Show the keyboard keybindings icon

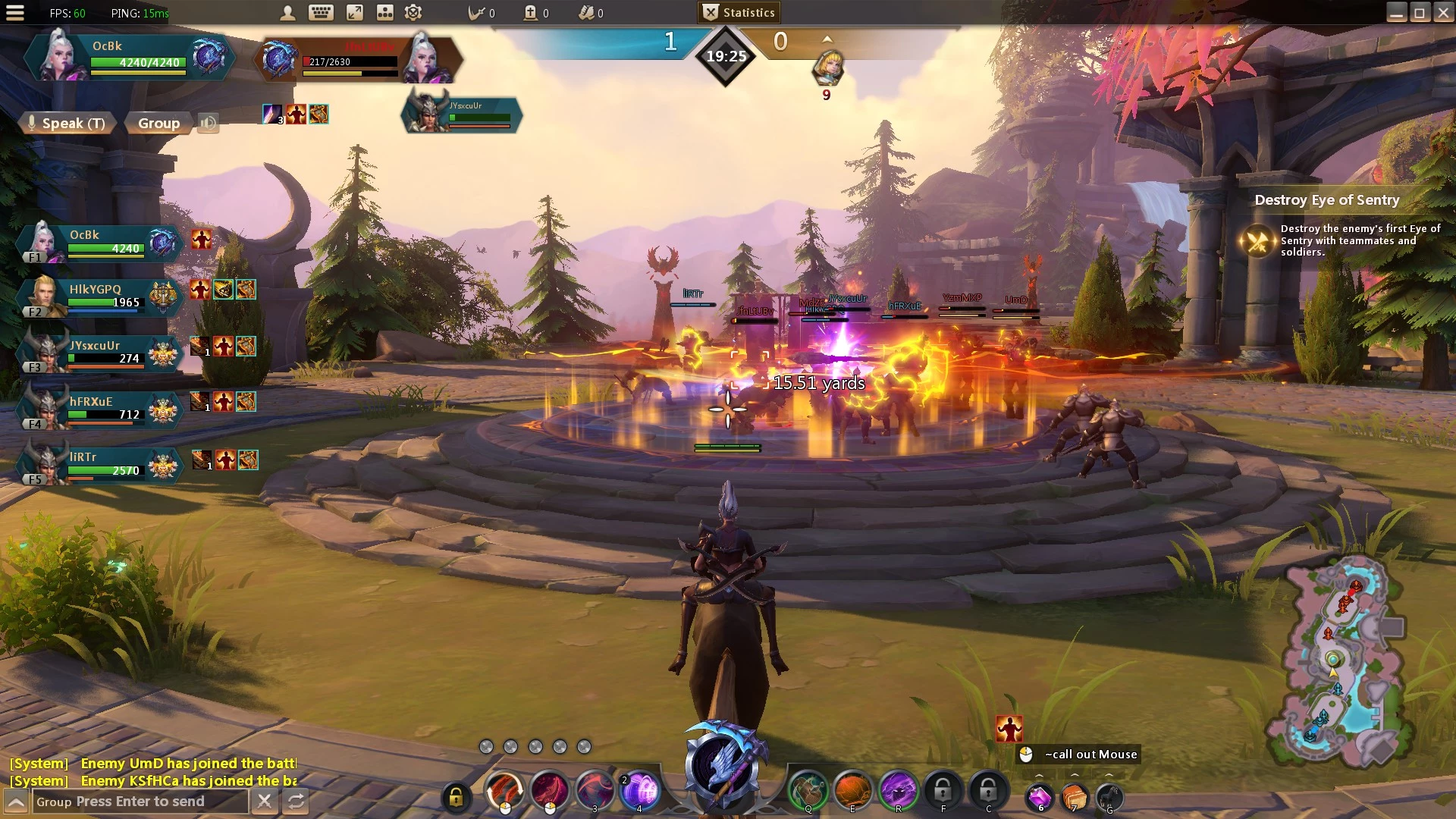[x=321, y=13]
